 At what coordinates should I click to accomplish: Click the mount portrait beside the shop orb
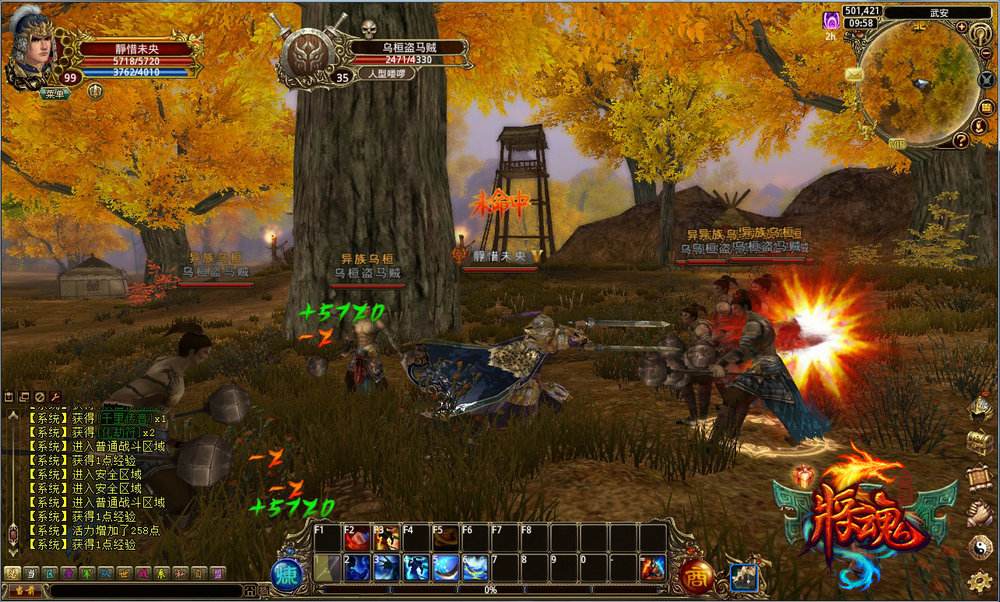(x=743, y=577)
